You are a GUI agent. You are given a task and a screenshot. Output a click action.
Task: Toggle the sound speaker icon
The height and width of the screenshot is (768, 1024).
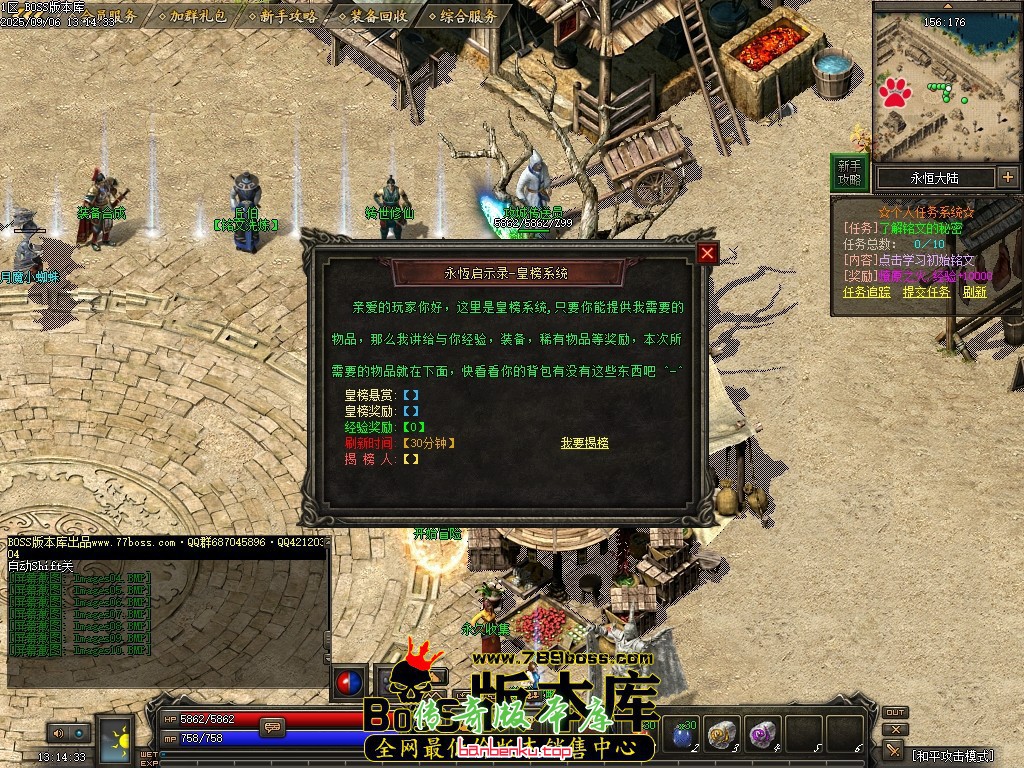point(57,733)
